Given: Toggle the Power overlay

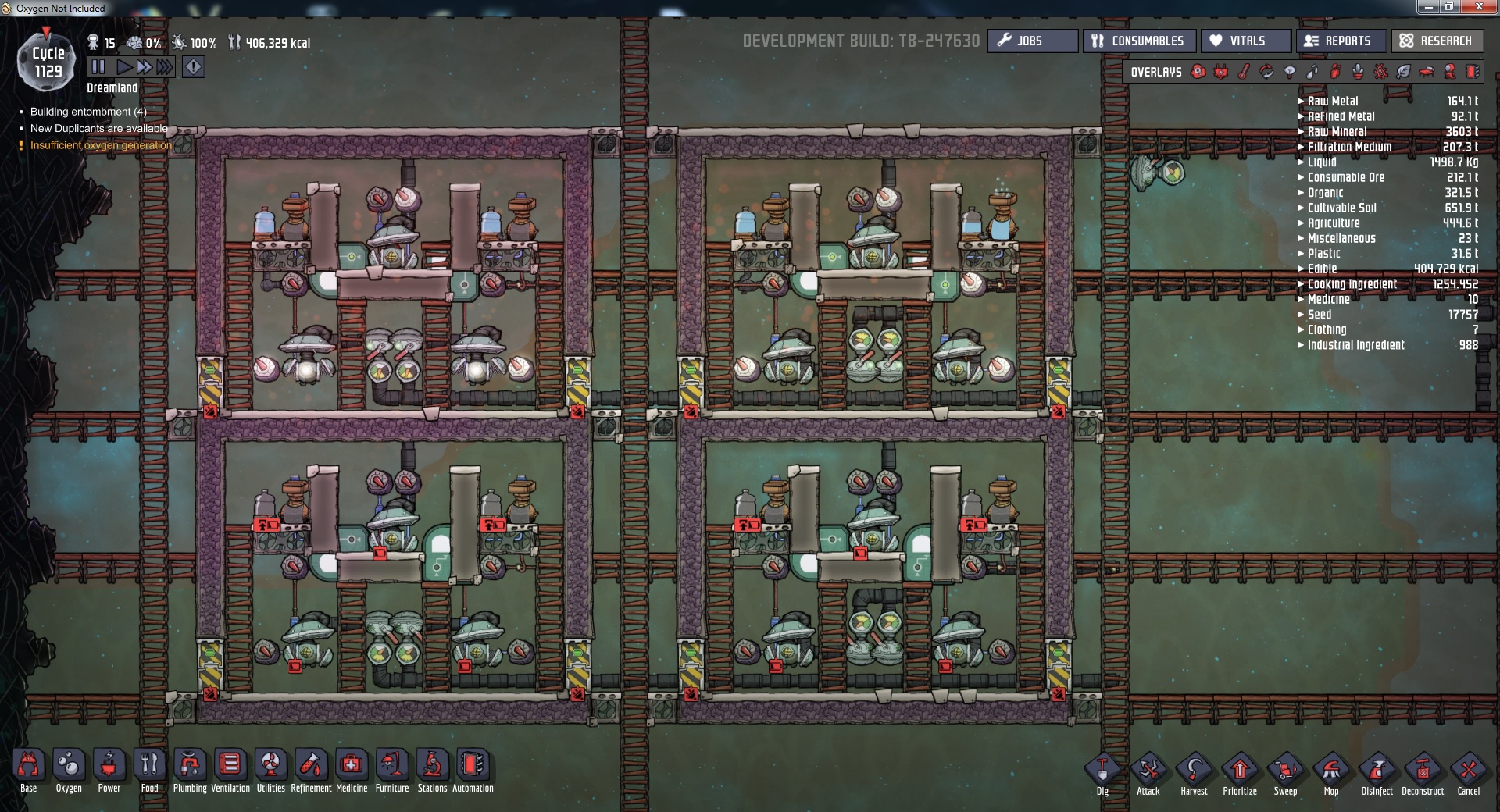Looking at the screenshot, I should click(x=1221, y=73).
